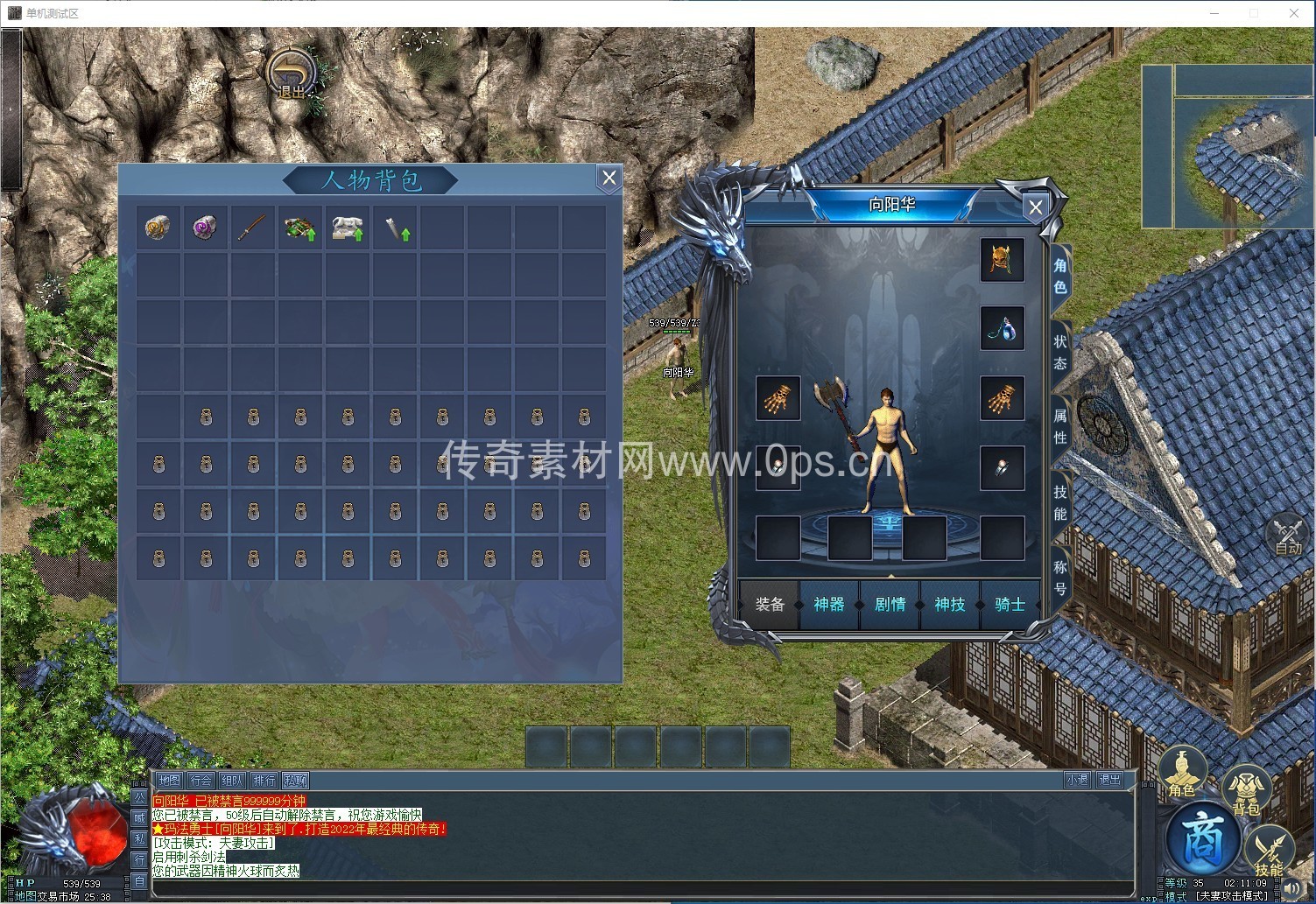The width and height of the screenshot is (1316, 904).
Task: Click the equipped blue gem necklace slot
Action: [1002, 328]
